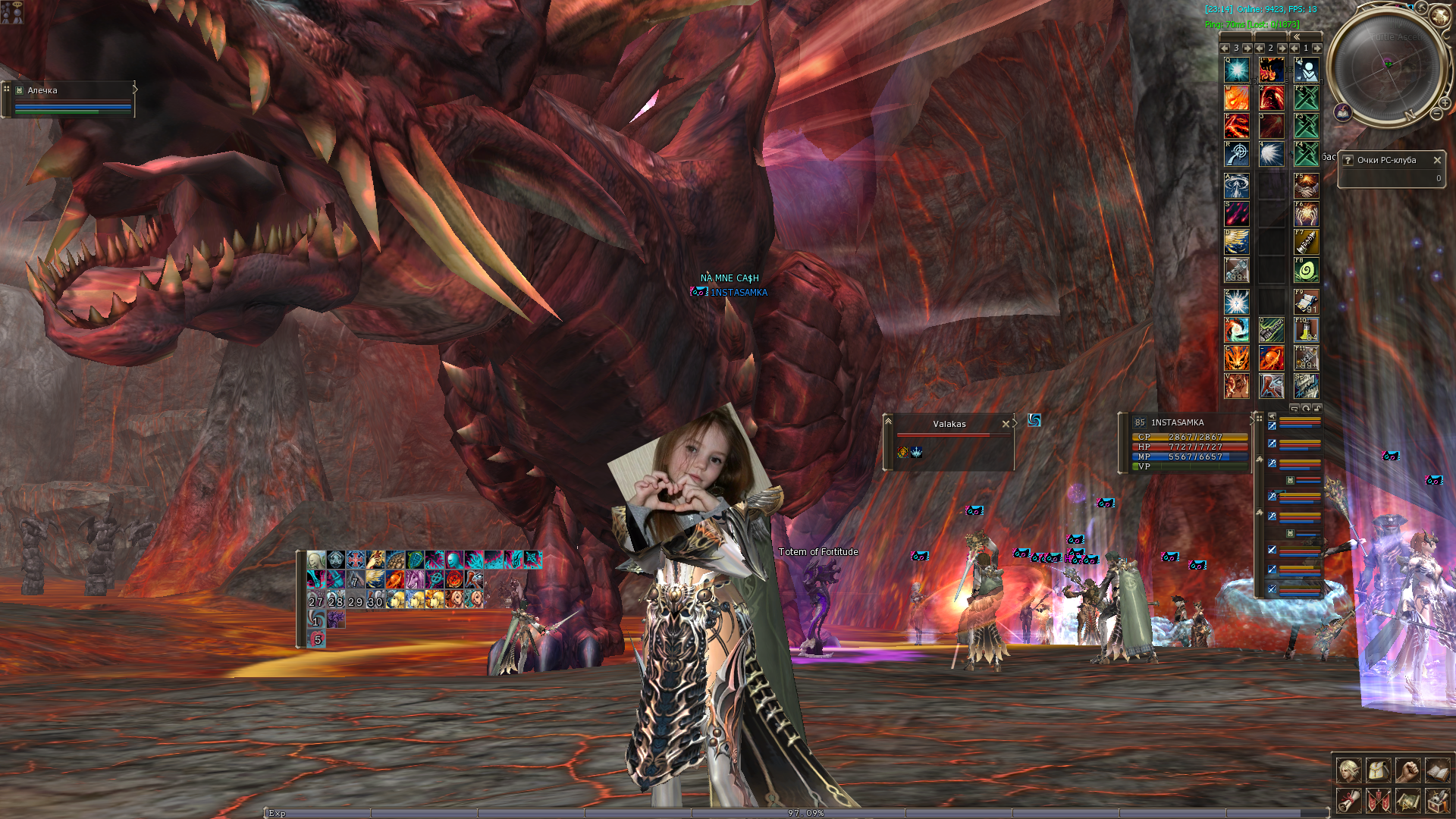Use the F1 sitting figure action

1306,71
